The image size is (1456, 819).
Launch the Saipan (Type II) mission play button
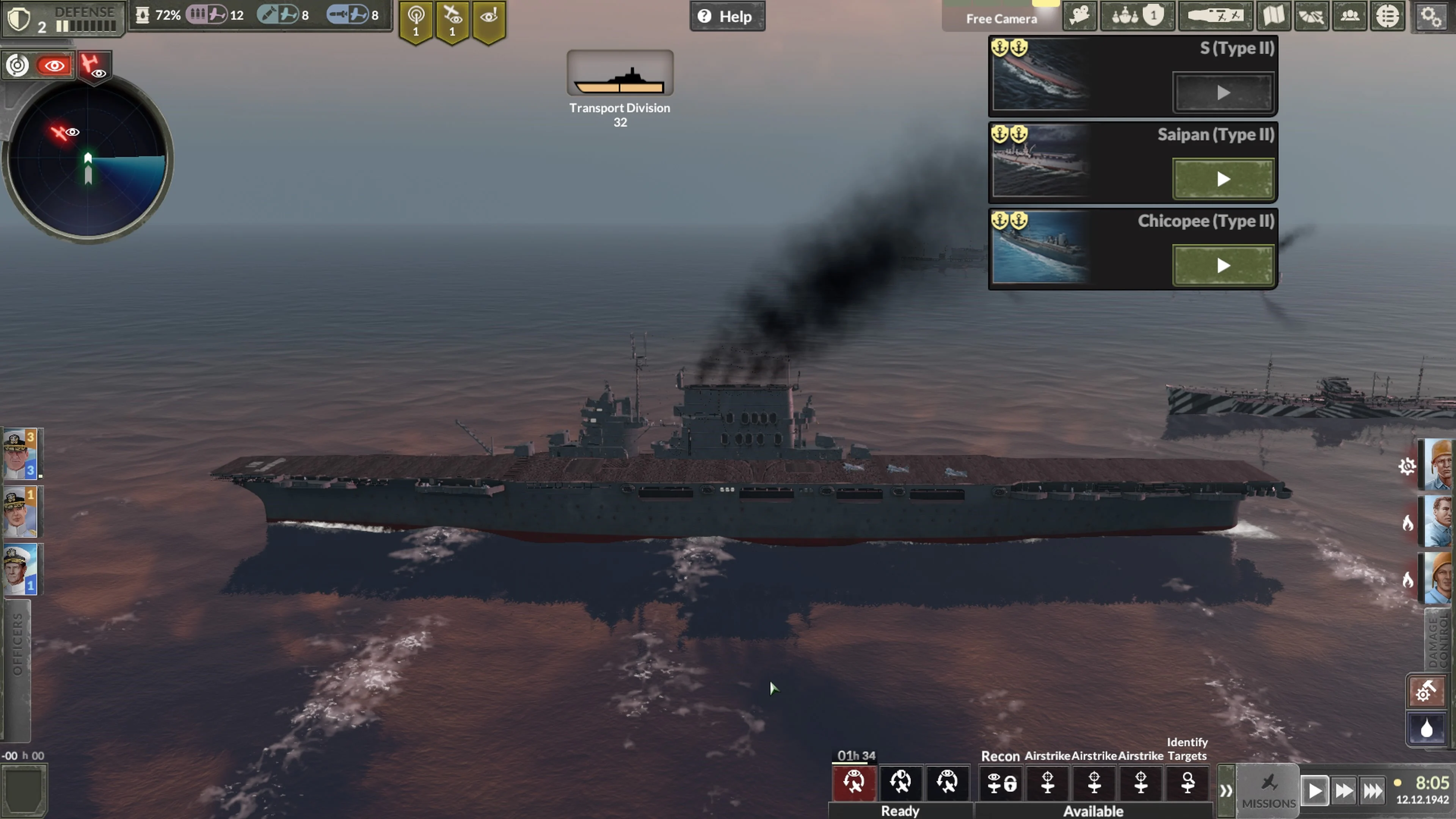point(1223,179)
